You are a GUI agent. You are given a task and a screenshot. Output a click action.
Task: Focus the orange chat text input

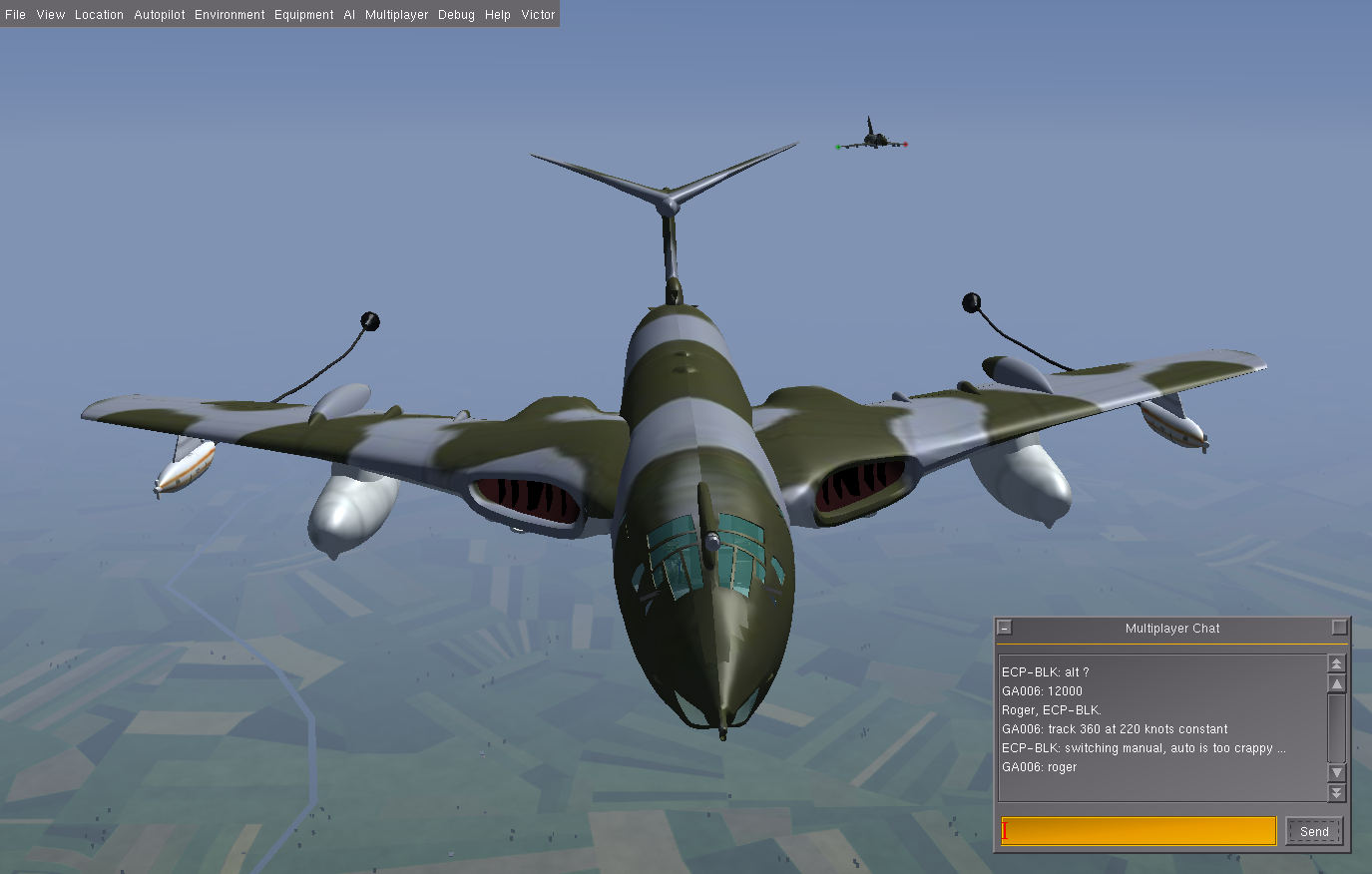[x=1139, y=831]
